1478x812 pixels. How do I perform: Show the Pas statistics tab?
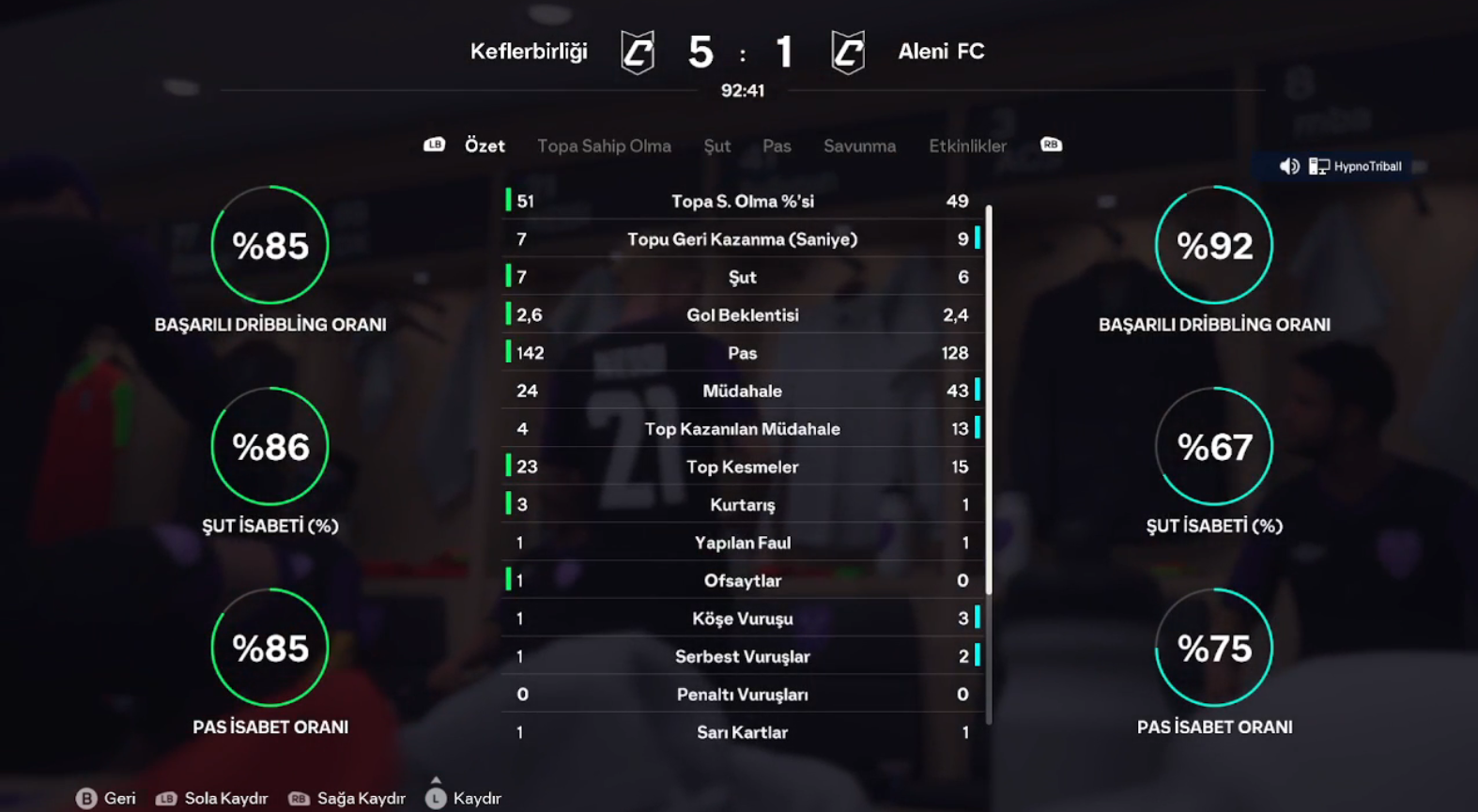[777, 146]
